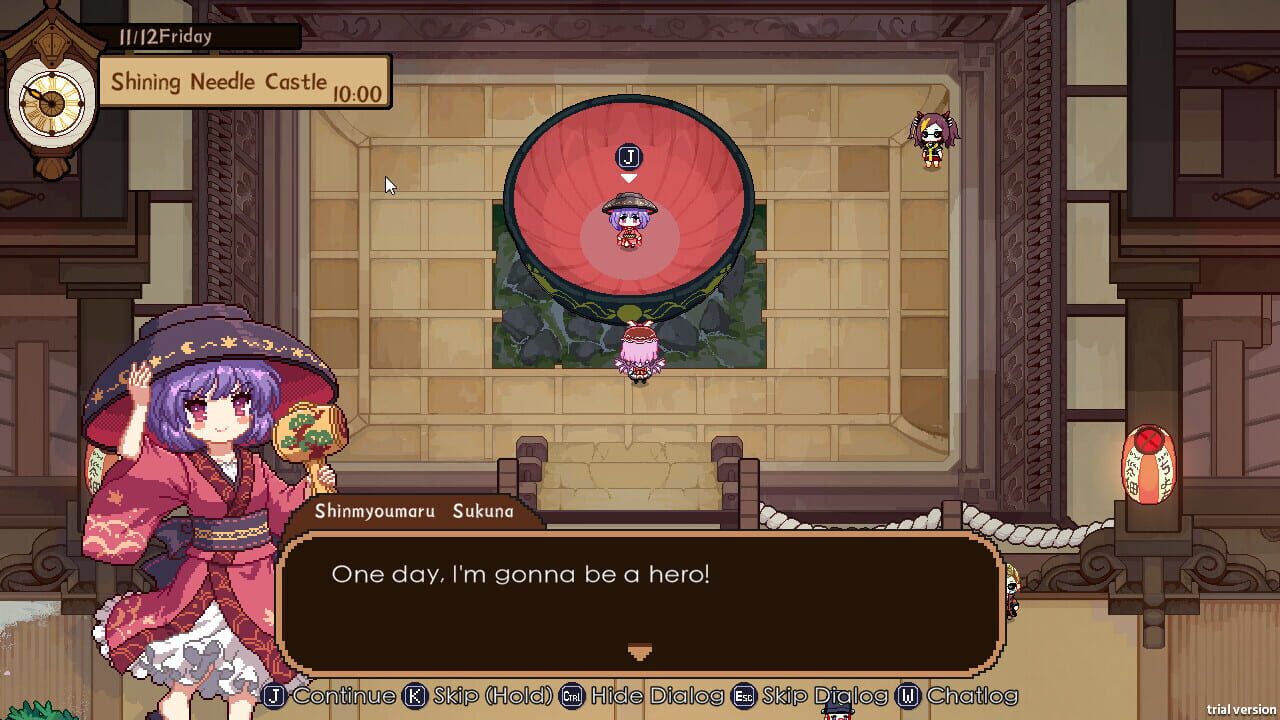The height and width of the screenshot is (720, 1280).
Task: Click the J key icon above the player character
Action: pyautogui.click(x=629, y=156)
